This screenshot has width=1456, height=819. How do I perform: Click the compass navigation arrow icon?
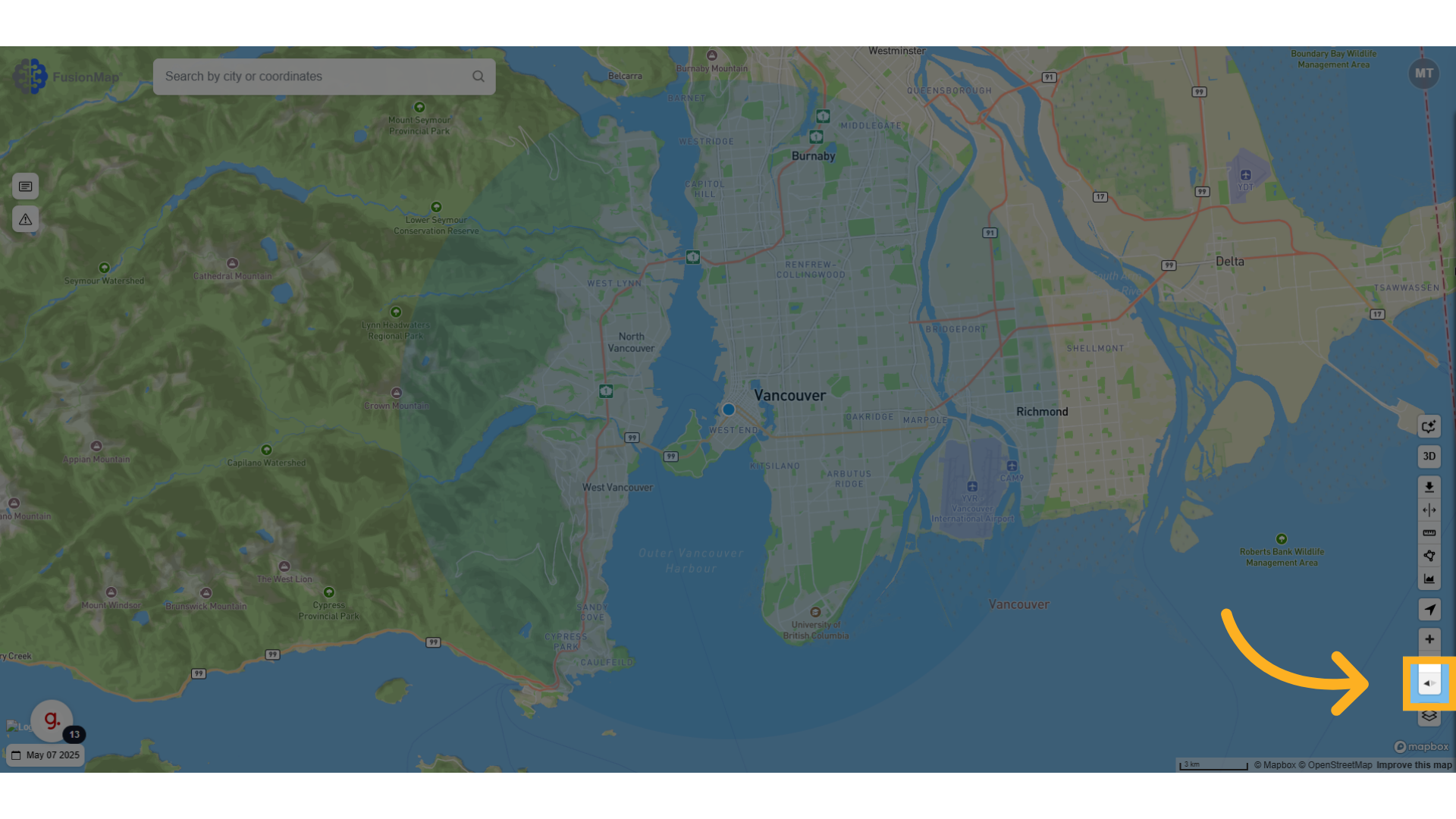[x=1429, y=609]
